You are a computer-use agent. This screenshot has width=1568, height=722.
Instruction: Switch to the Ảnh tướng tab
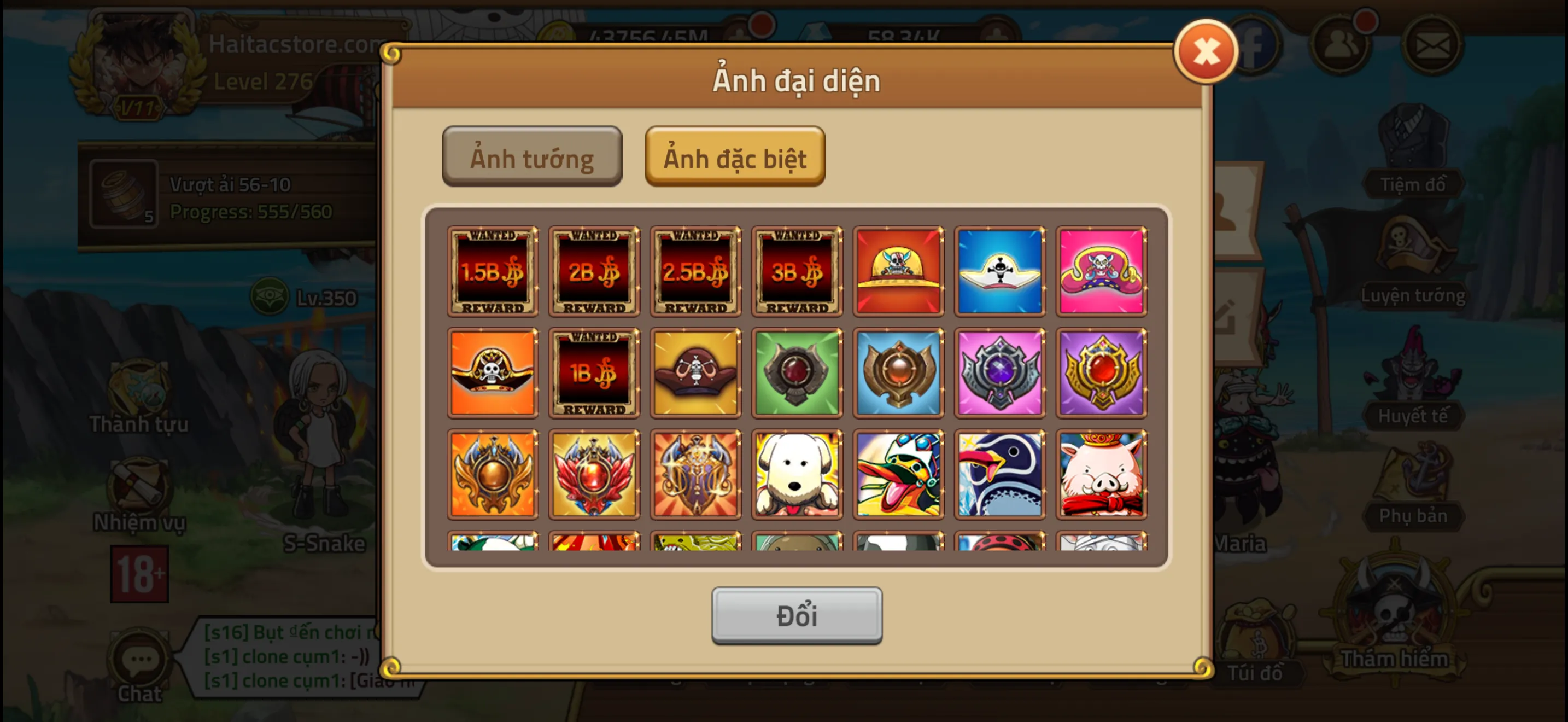pyautogui.click(x=531, y=157)
